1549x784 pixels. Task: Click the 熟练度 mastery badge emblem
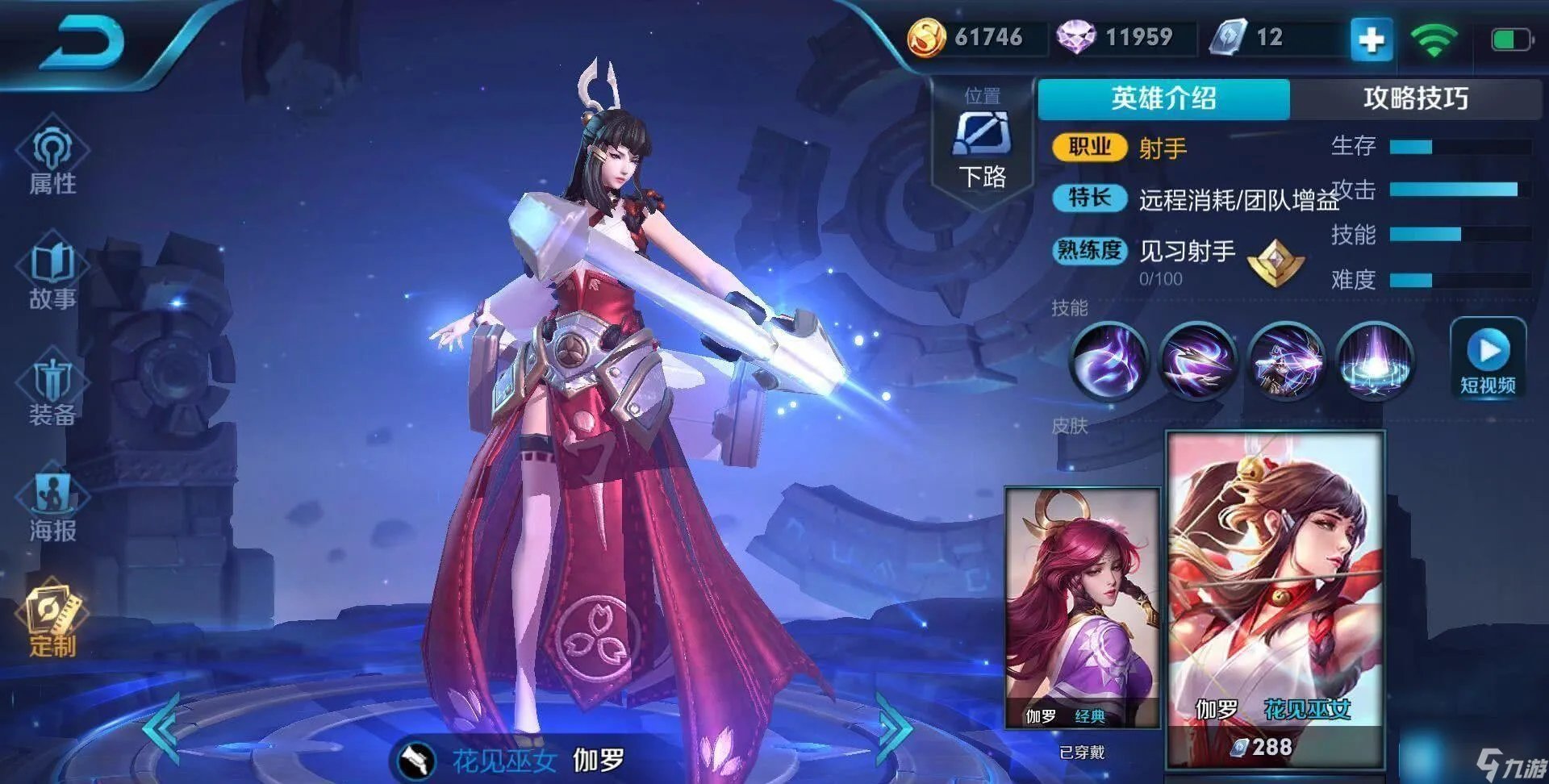1275,262
